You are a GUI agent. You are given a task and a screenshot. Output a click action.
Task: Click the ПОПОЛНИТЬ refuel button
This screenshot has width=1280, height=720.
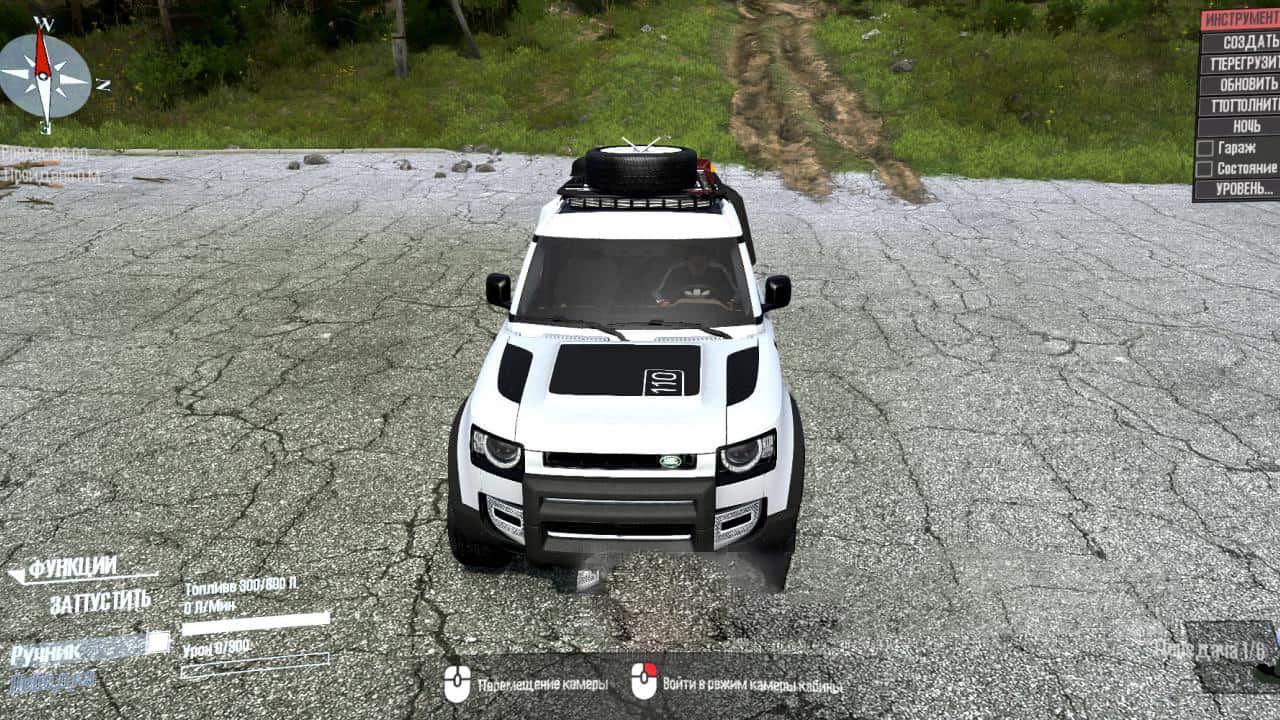[x=1240, y=105]
